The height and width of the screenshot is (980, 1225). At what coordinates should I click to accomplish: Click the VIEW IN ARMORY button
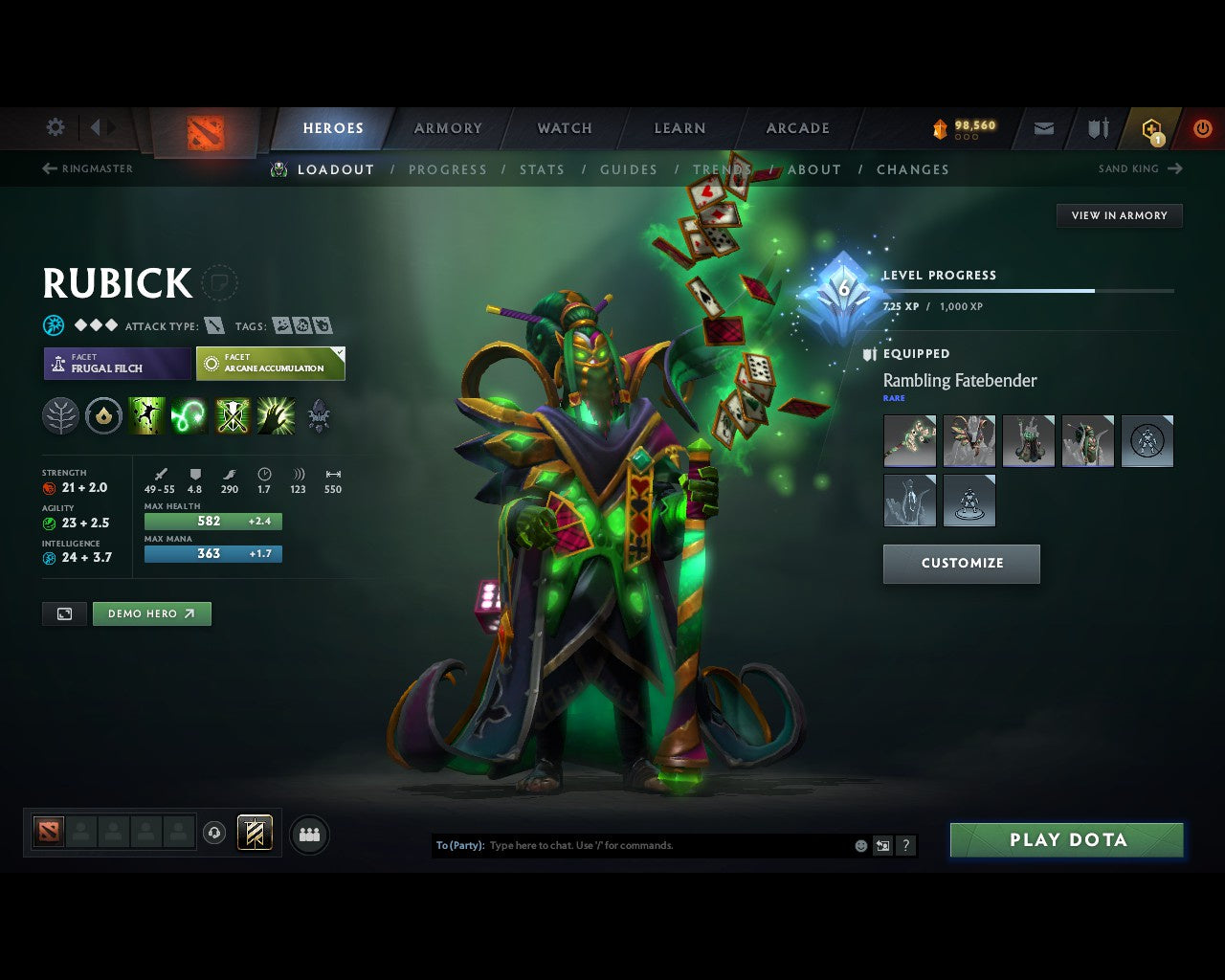point(1119,215)
